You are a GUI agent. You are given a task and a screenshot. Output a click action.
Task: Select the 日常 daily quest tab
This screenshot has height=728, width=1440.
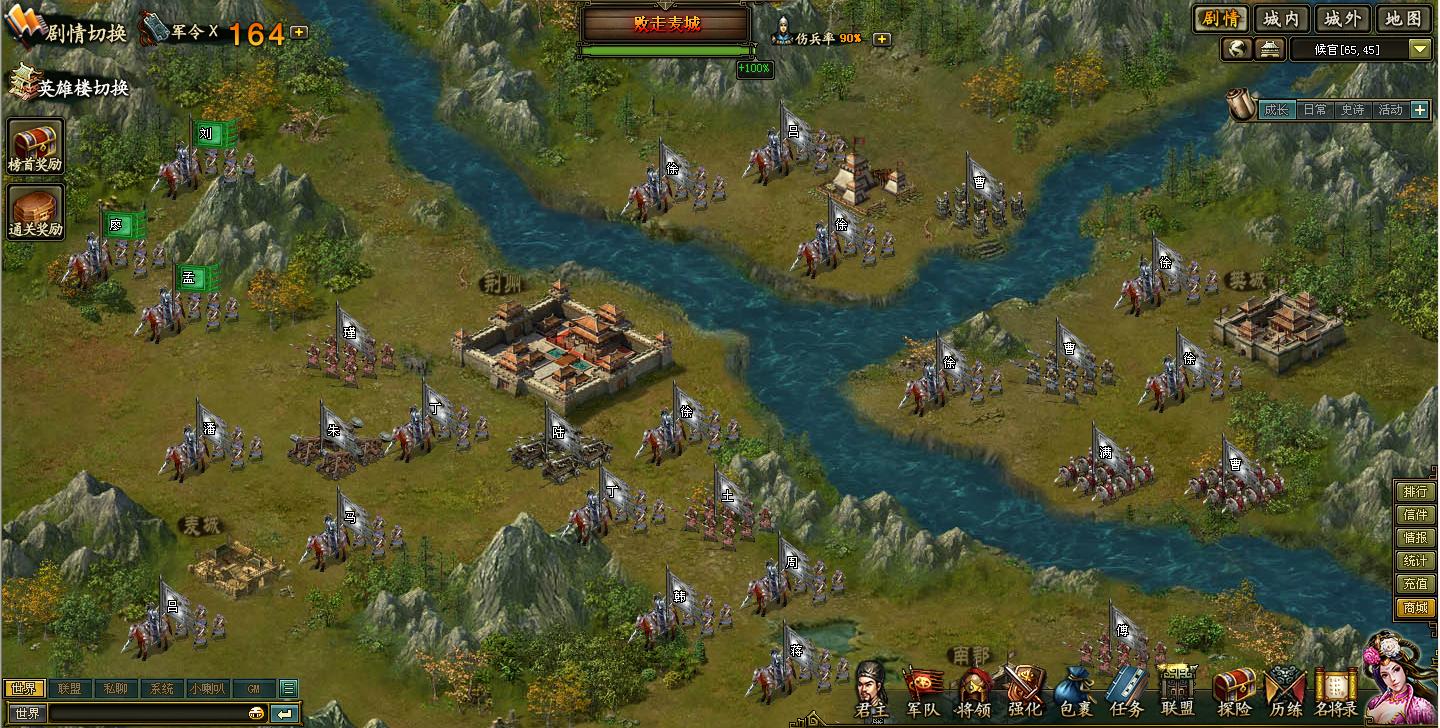pos(1314,110)
